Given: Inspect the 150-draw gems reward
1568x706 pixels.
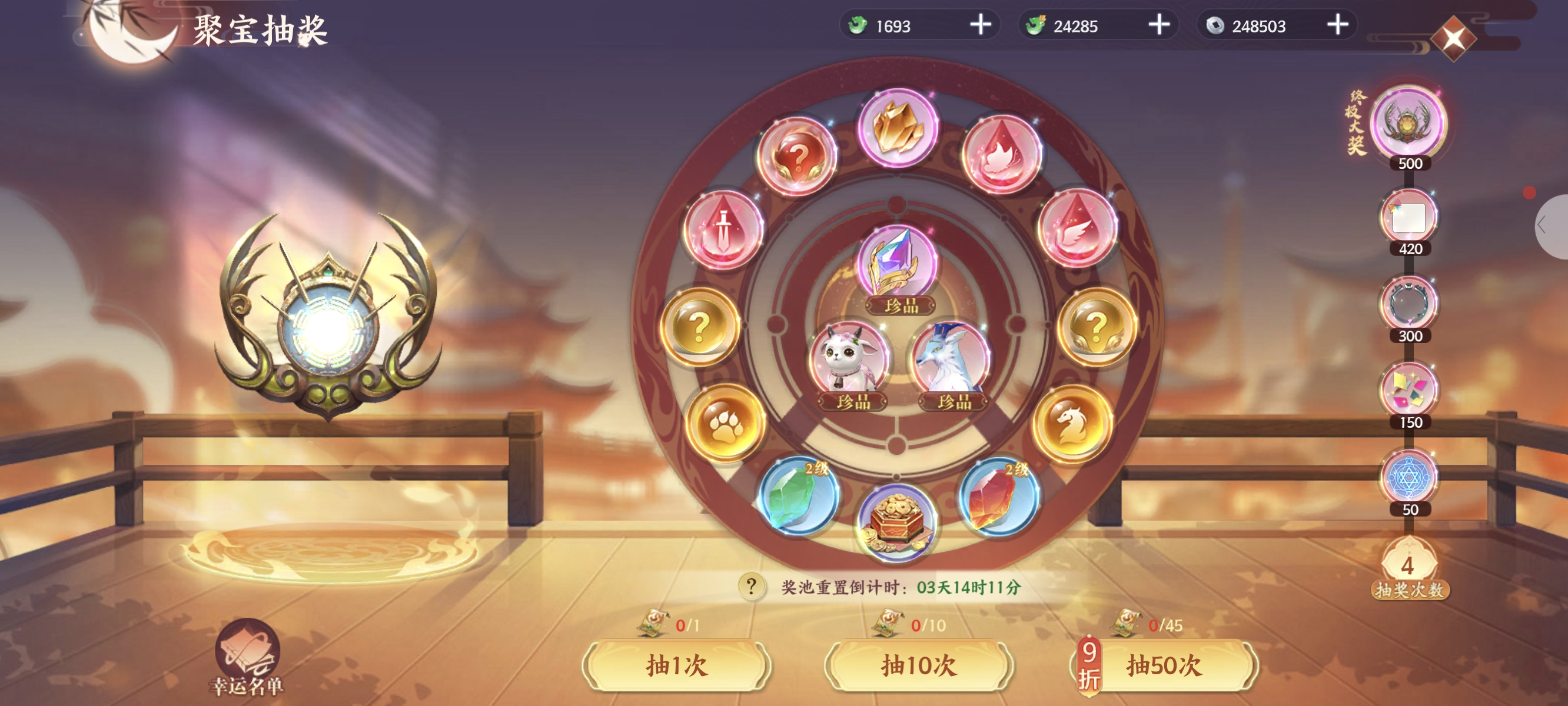Looking at the screenshot, I should (1409, 390).
